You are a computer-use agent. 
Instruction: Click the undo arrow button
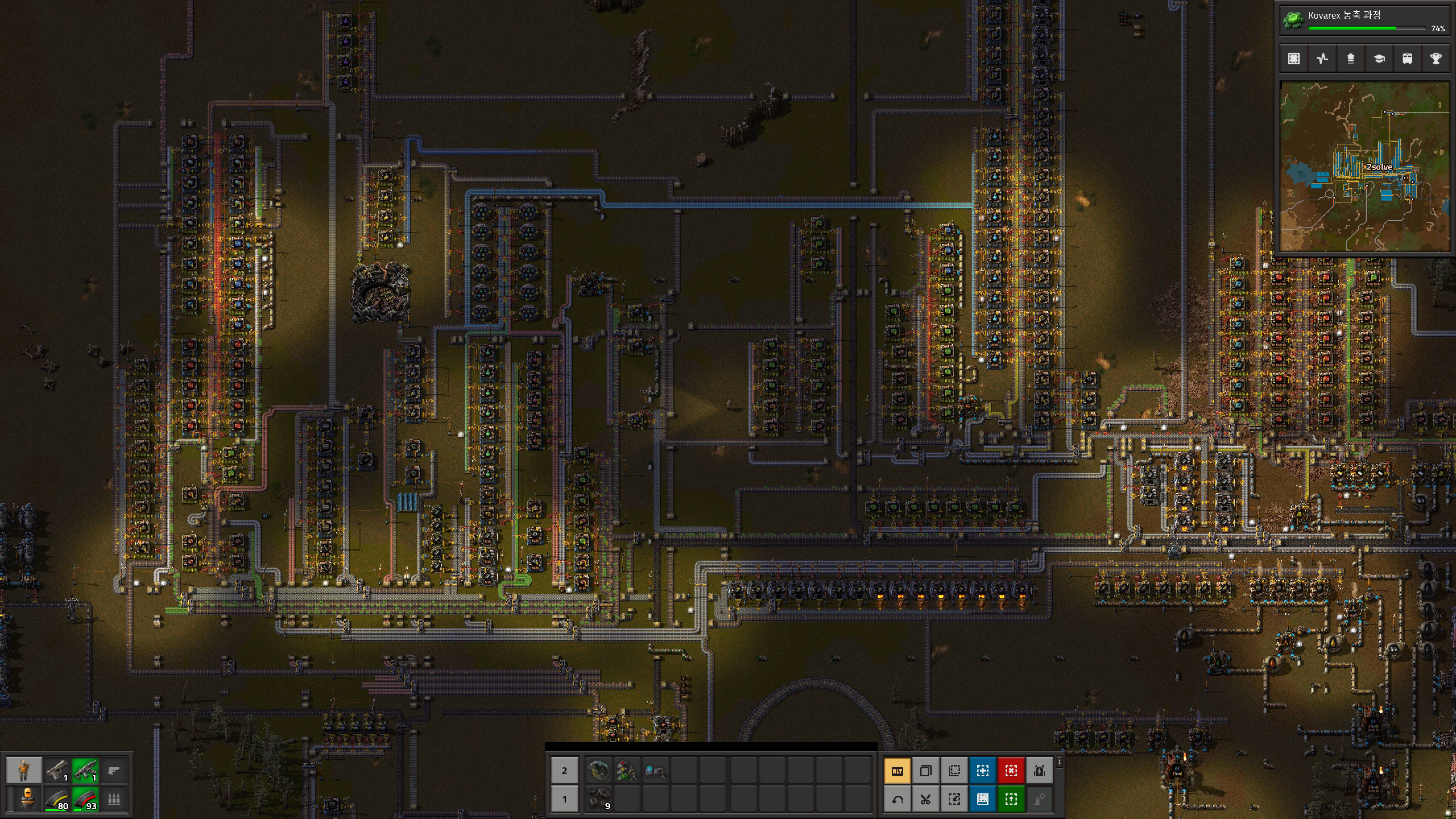[x=897, y=799]
